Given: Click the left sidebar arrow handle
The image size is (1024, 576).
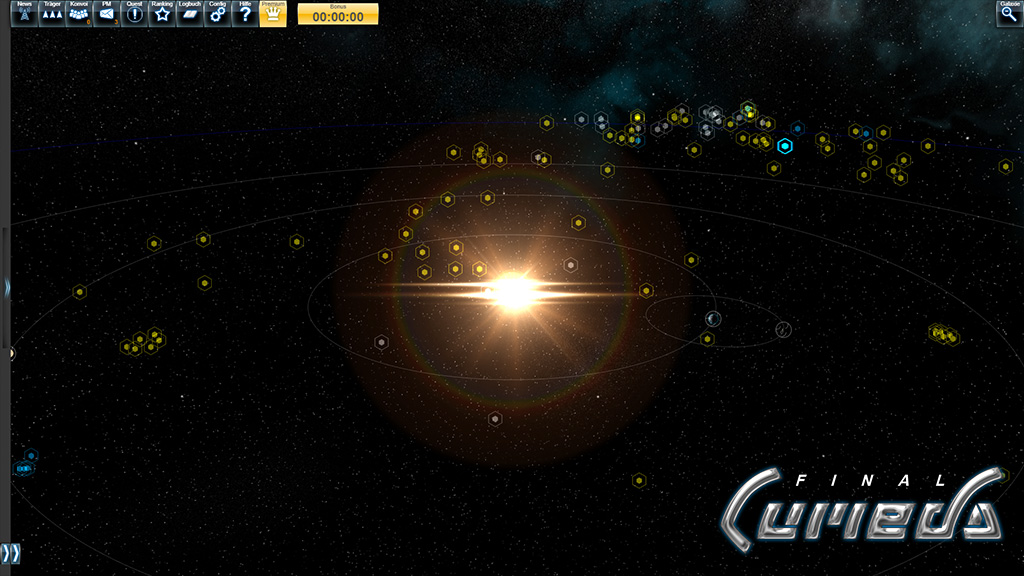Looking at the screenshot, I should [x=6, y=288].
